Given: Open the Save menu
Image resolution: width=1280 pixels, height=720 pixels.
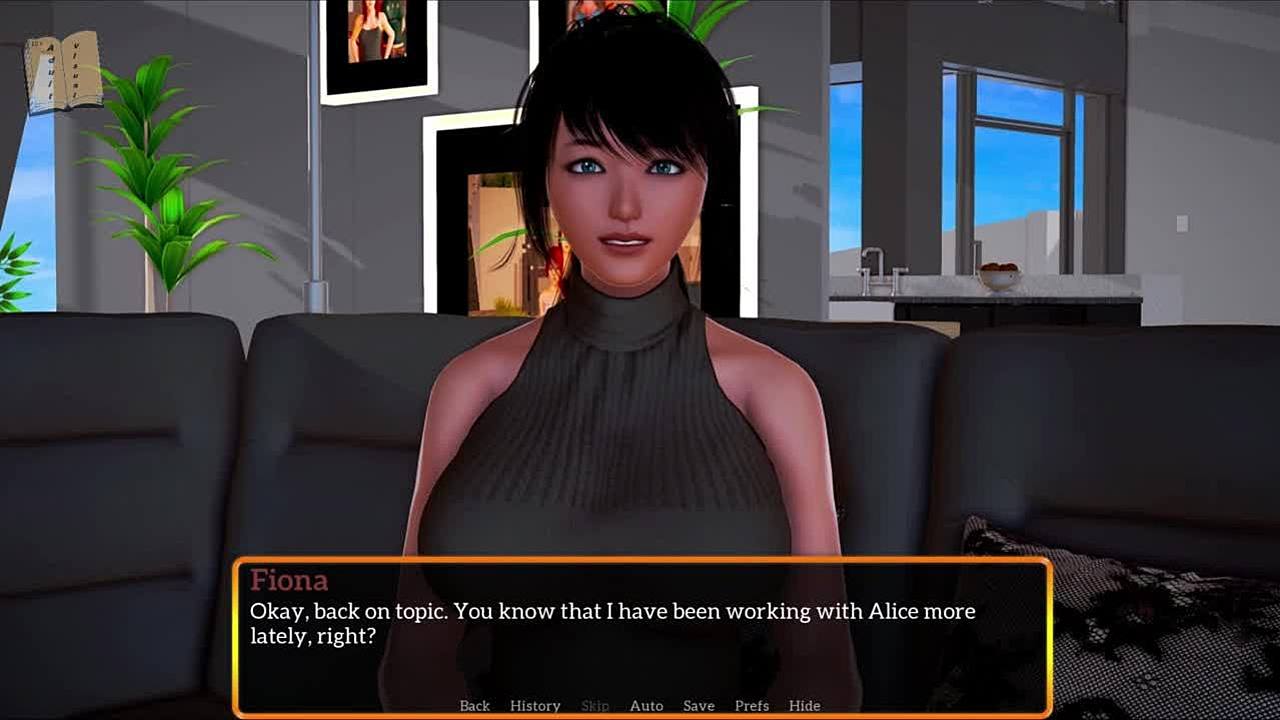Looking at the screenshot, I should click(x=698, y=705).
